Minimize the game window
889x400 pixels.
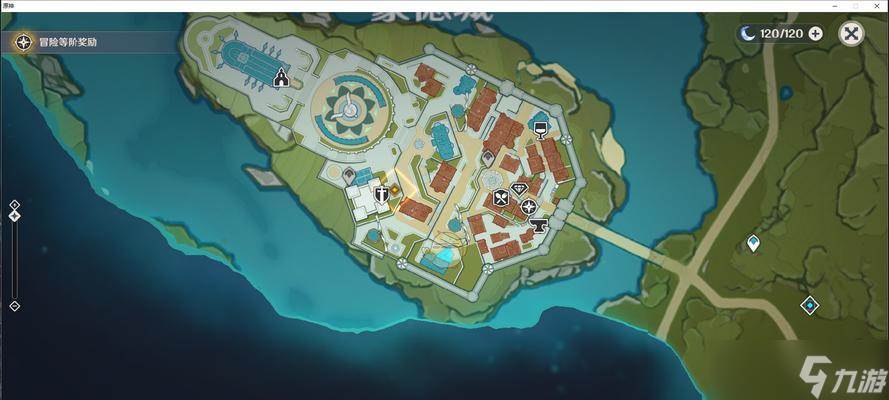point(833,6)
